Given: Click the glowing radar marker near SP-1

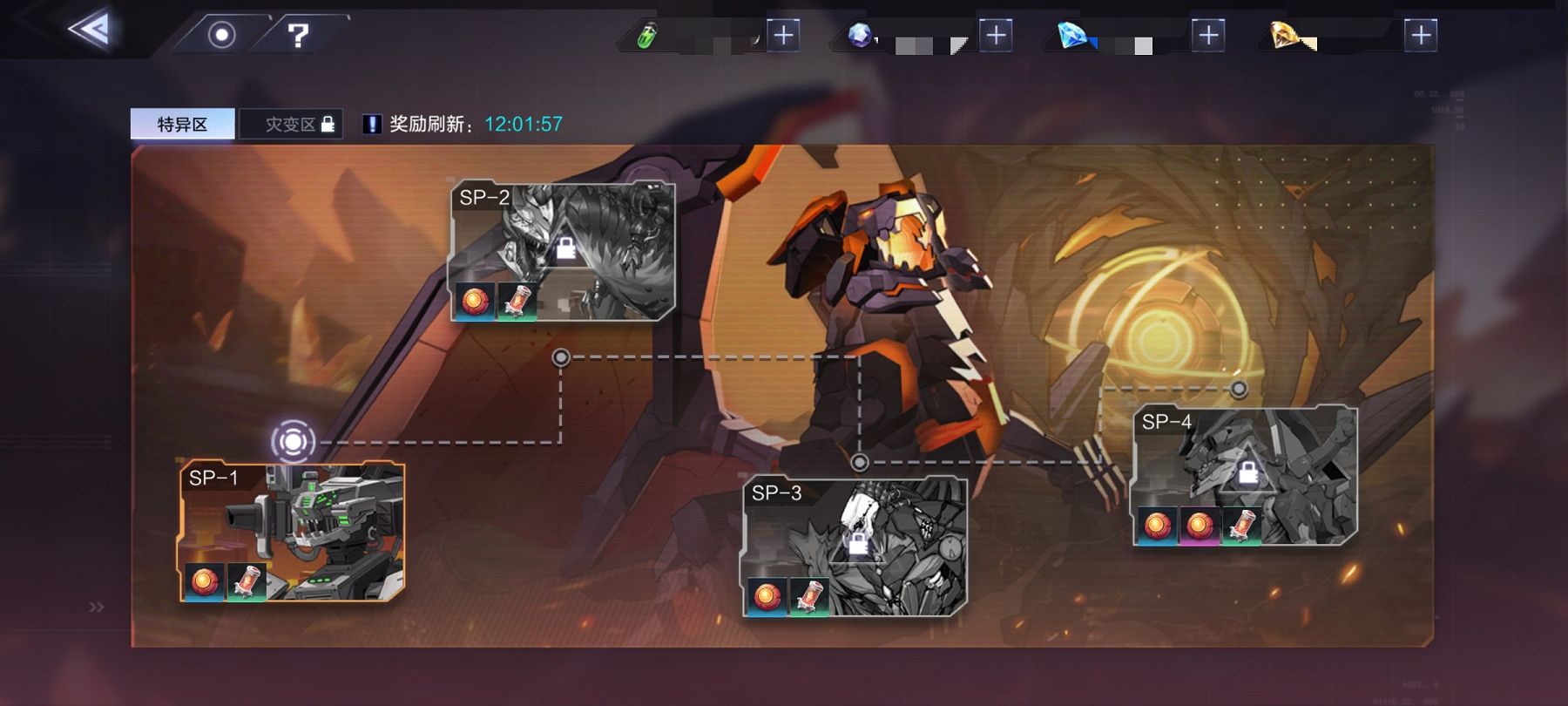Looking at the screenshot, I should (x=294, y=443).
